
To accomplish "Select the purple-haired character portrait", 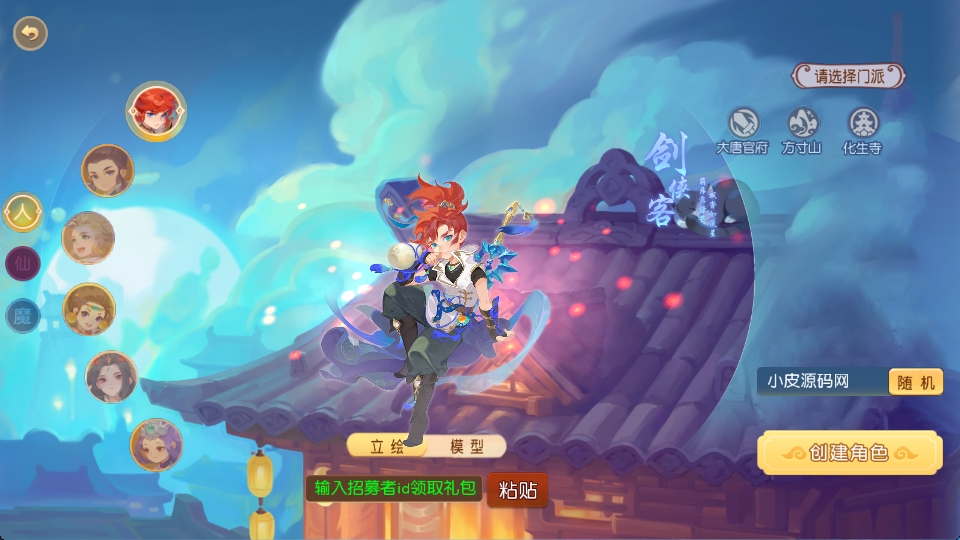I will [156, 444].
